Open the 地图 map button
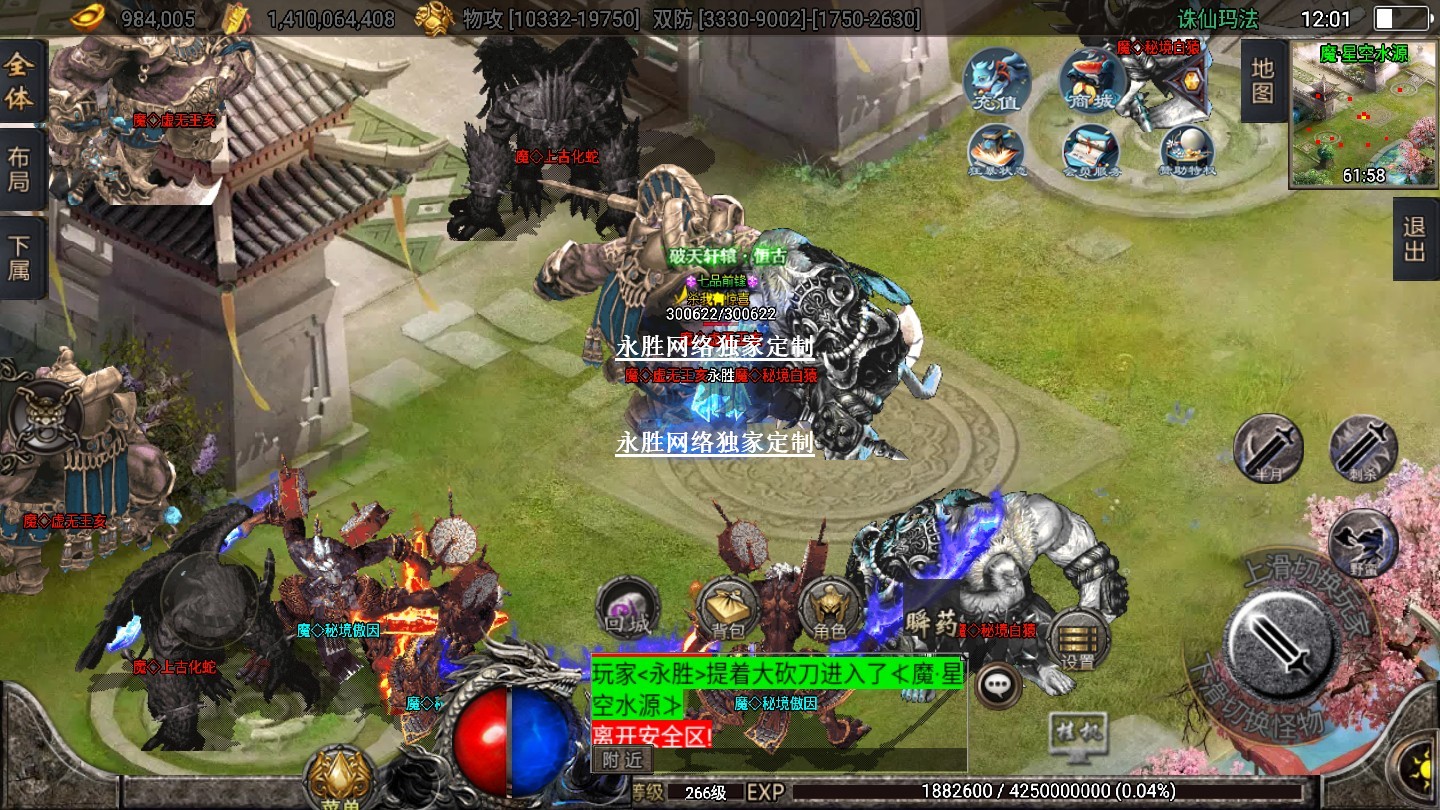The width and height of the screenshot is (1440, 810). (1263, 82)
